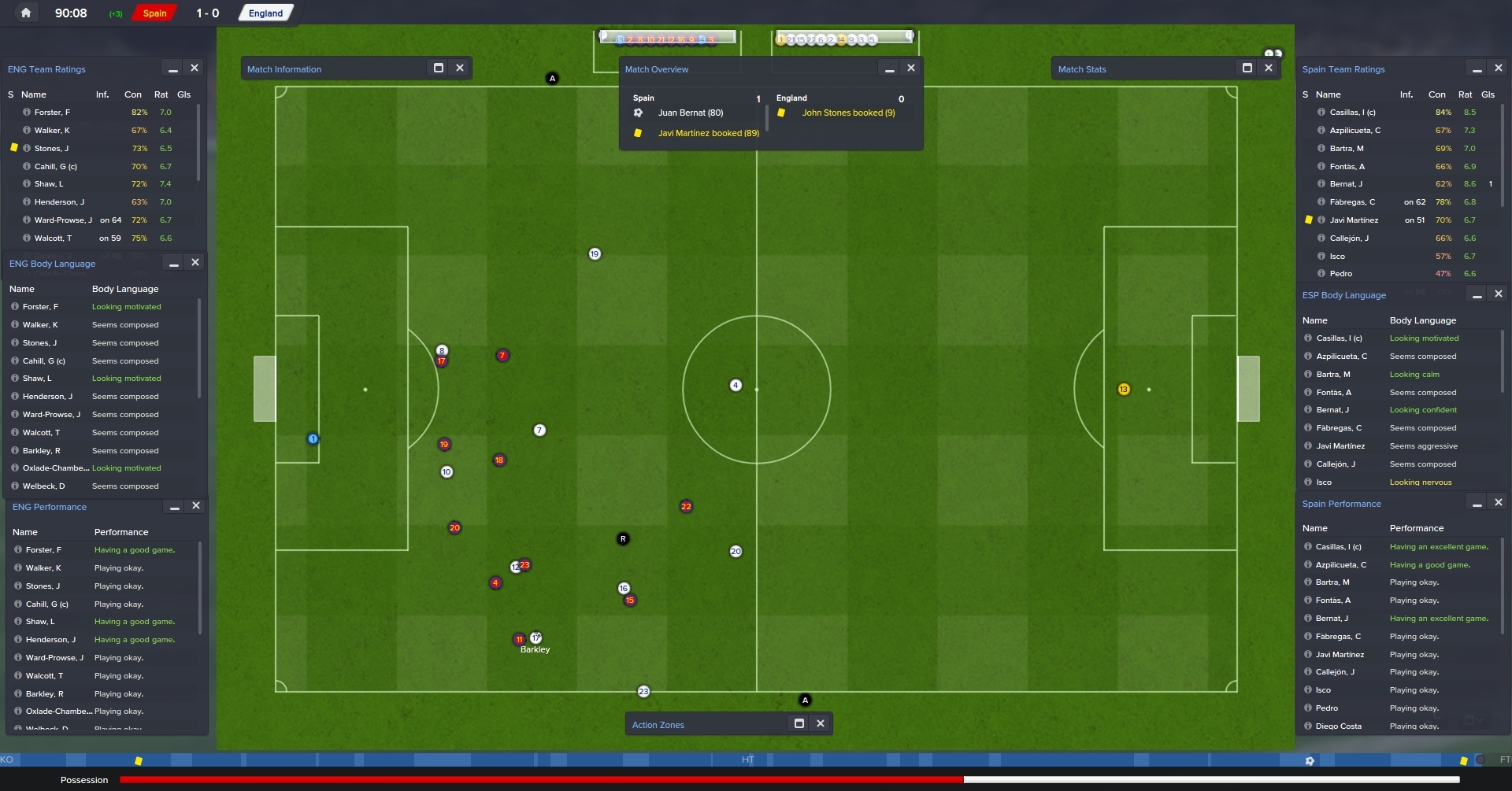Minimize the ENG Body Language panel
1512x791 pixels.
pyautogui.click(x=174, y=264)
